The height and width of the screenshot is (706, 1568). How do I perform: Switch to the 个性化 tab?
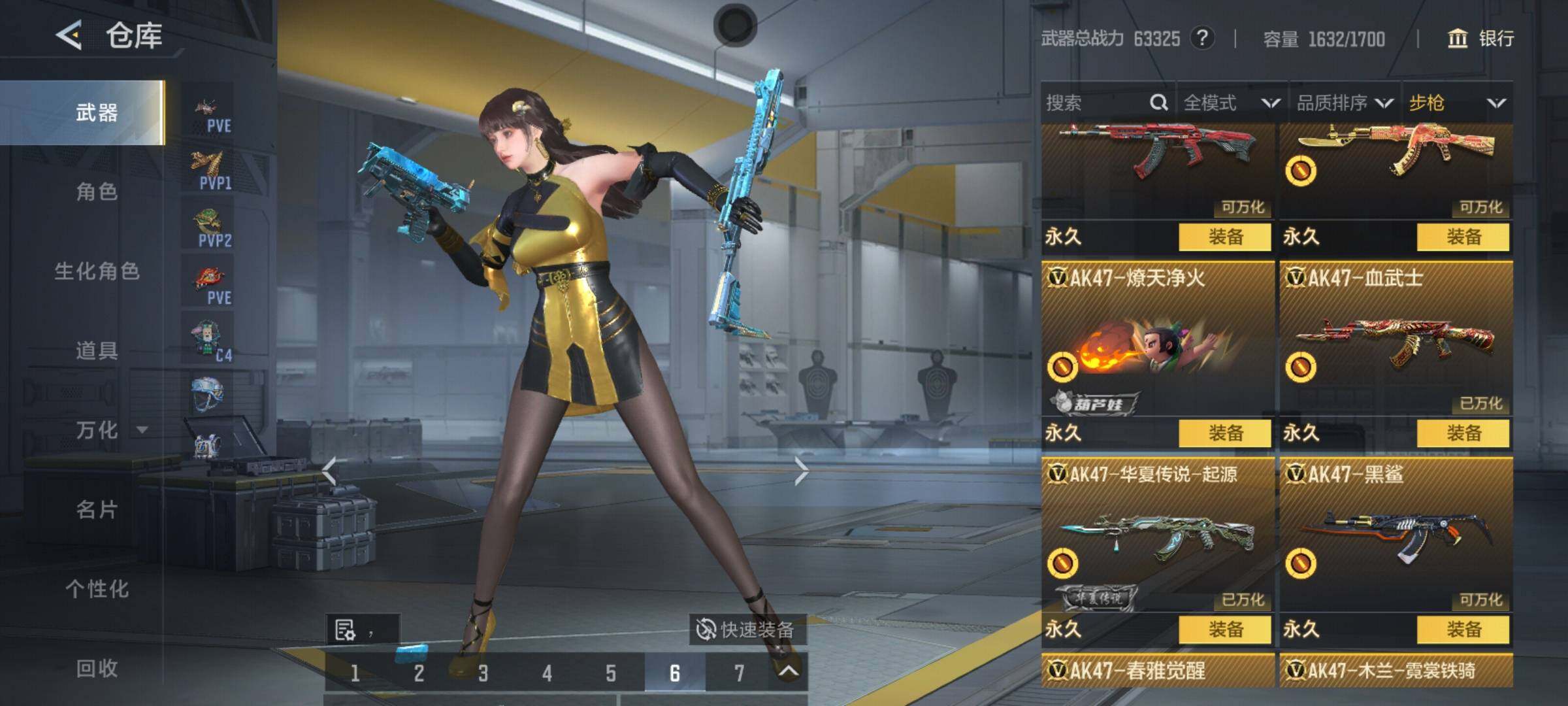(x=97, y=589)
